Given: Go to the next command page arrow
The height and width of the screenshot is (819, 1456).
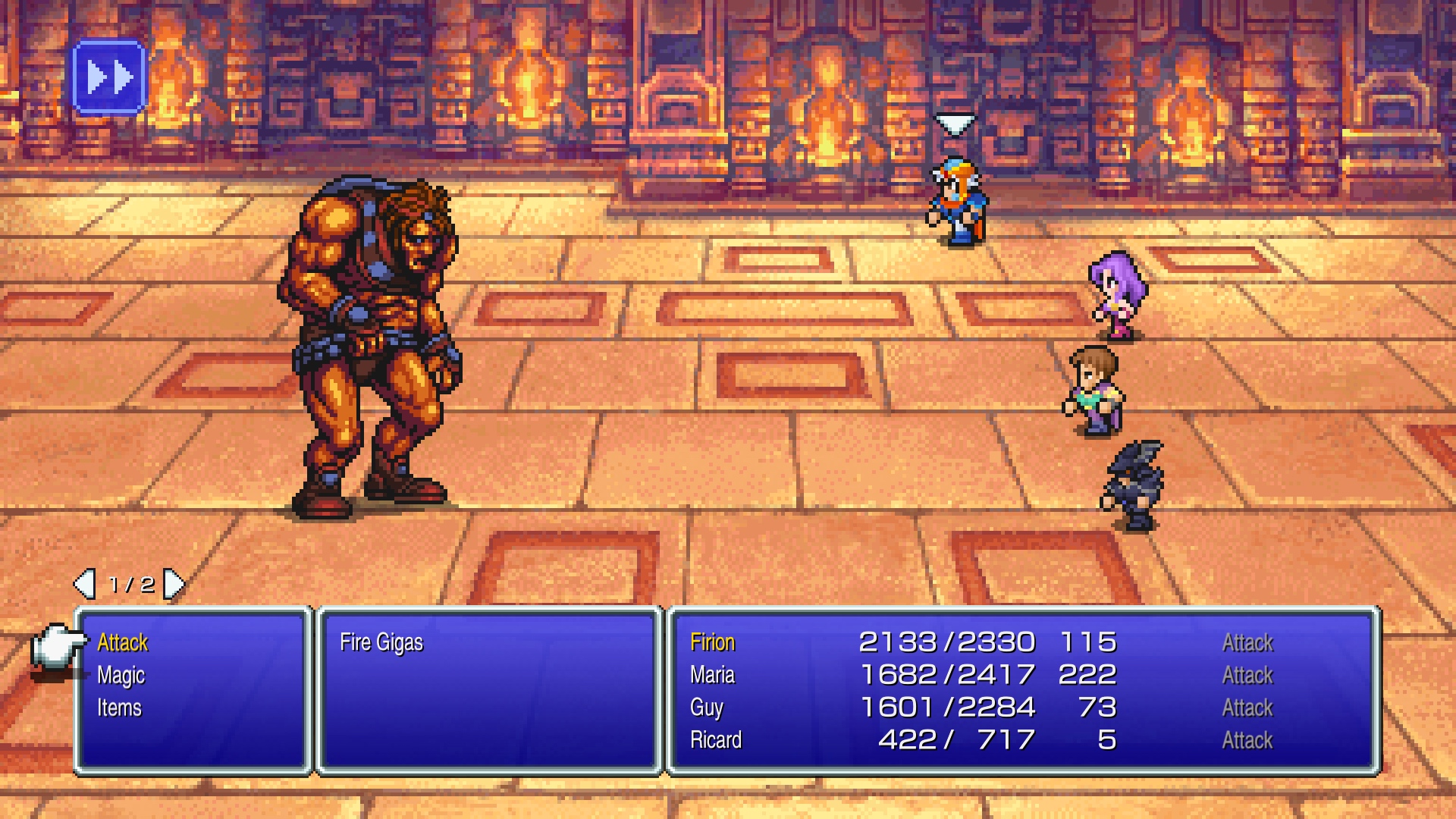Looking at the screenshot, I should click(x=174, y=584).
